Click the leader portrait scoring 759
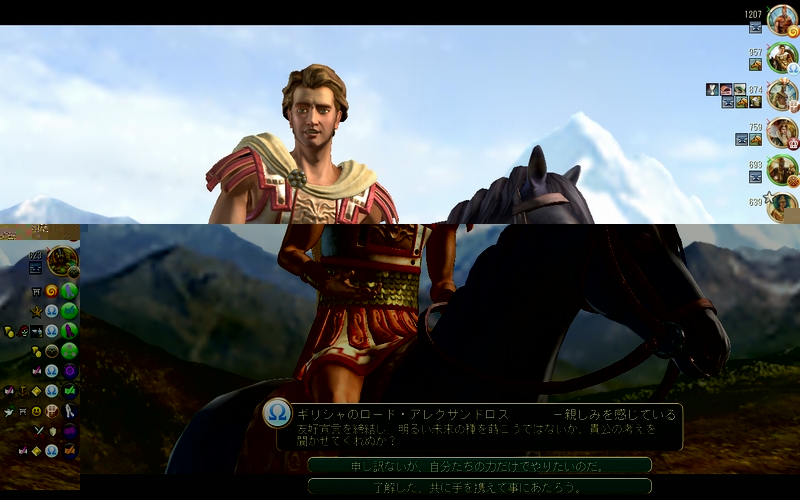800x500 pixels. coord(782,132)
